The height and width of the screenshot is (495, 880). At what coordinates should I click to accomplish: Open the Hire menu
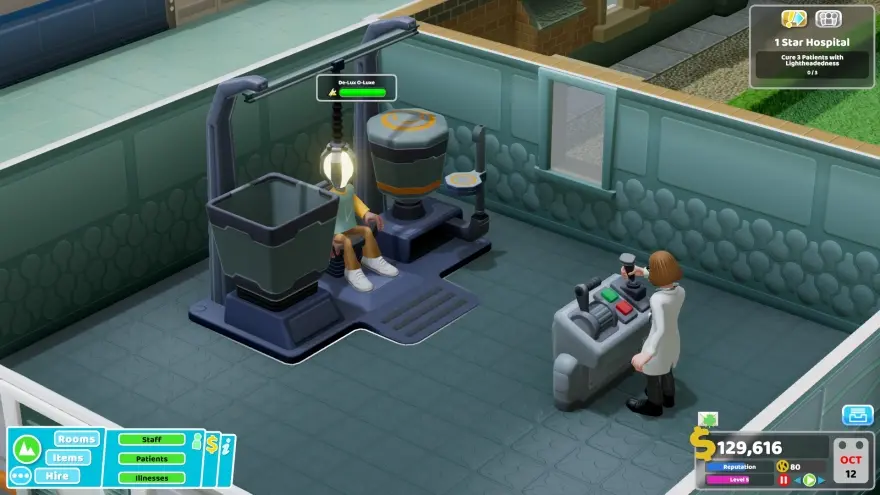57,475
